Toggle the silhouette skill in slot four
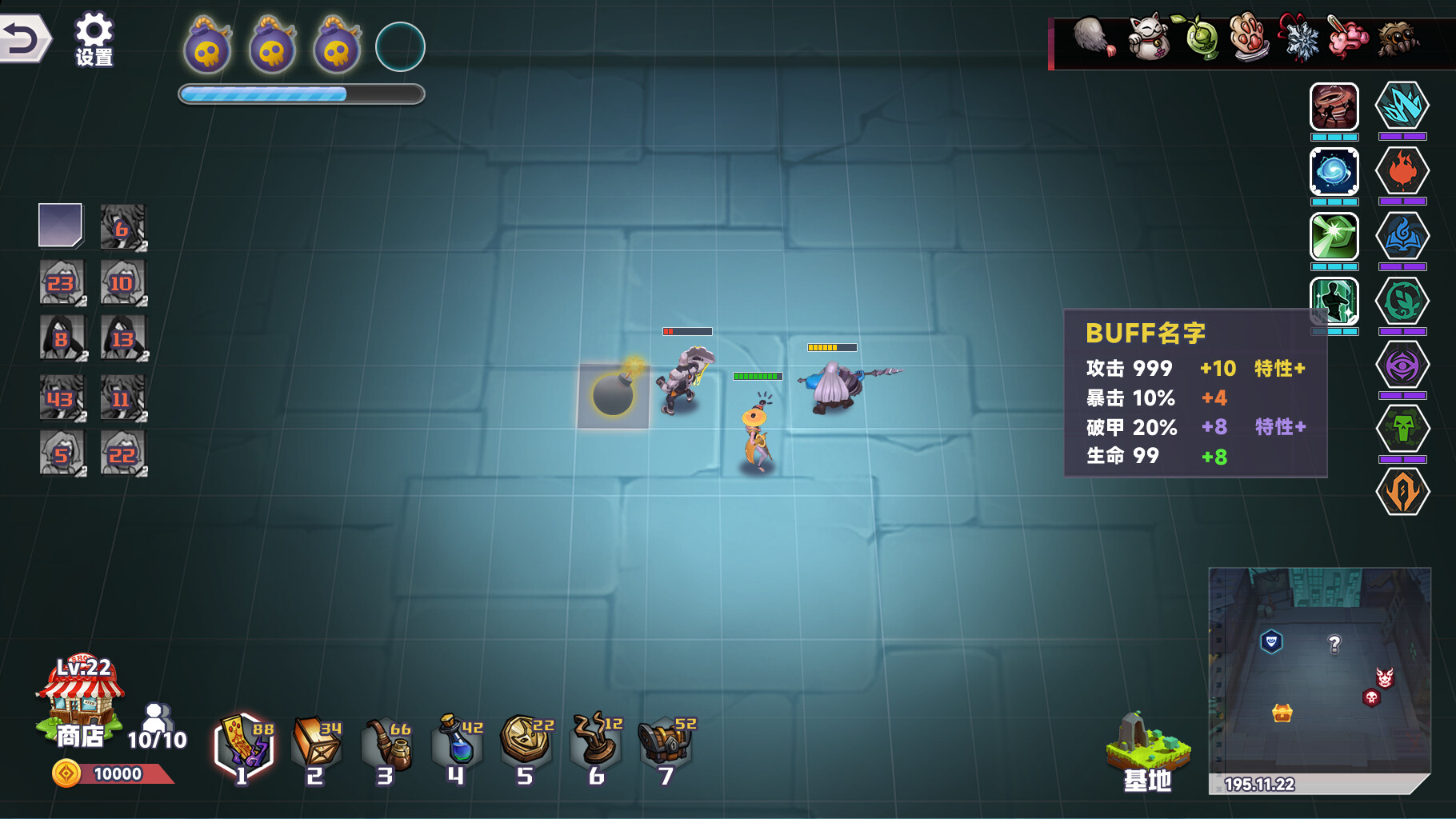Image resolution: width=1456 pixels, height=819 pixels. pos(1334,301)
